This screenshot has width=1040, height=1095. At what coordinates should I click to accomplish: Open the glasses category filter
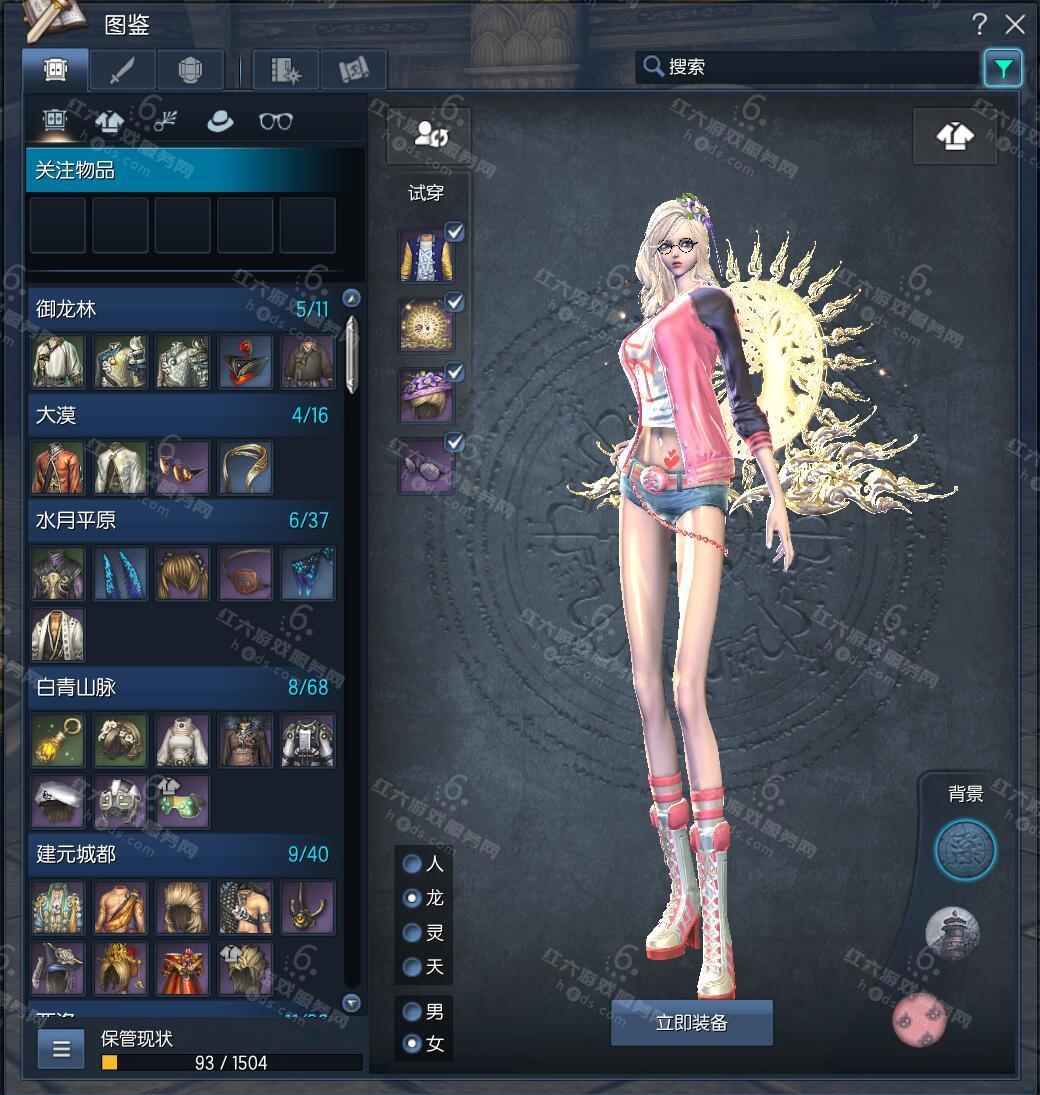276,121
